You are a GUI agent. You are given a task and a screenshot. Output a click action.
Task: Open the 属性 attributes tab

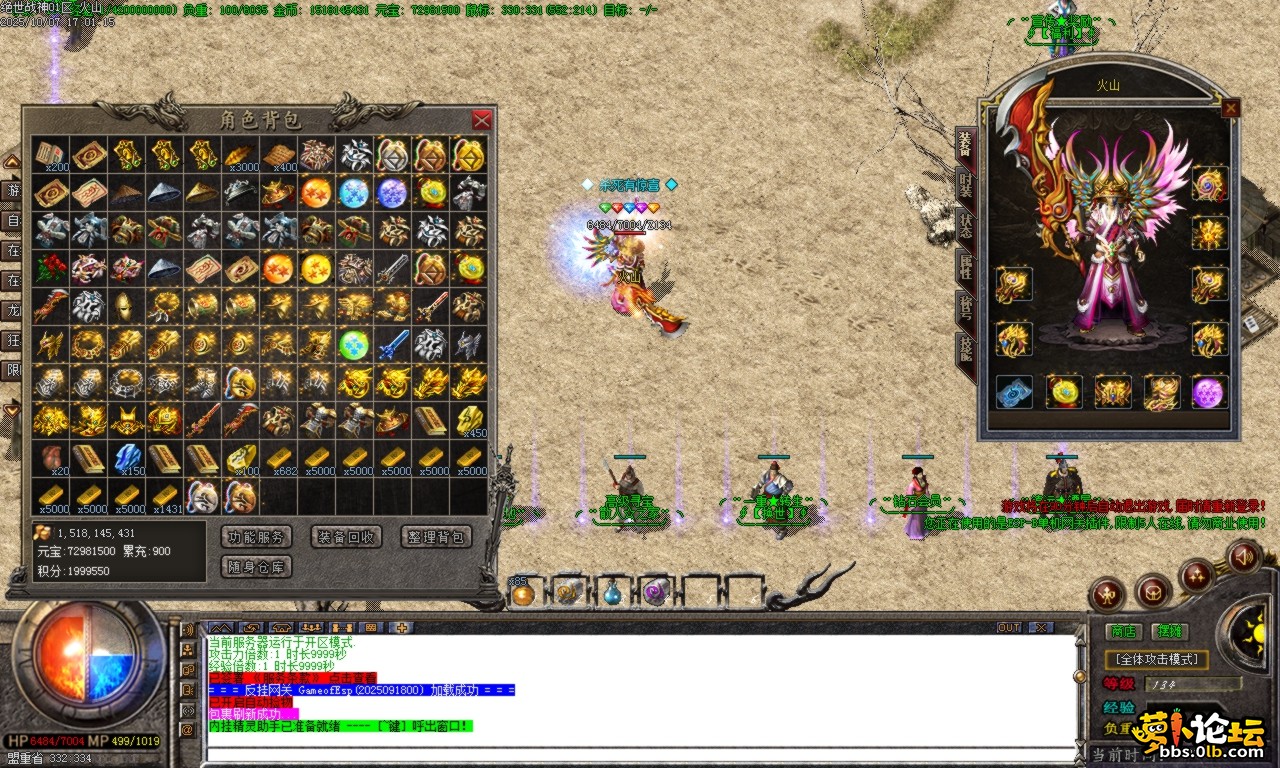tap(965, 266)
